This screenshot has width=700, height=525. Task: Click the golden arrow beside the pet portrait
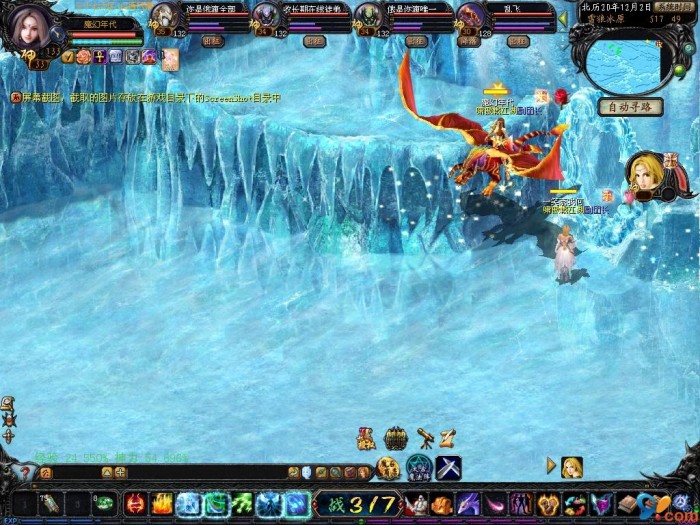550,465
